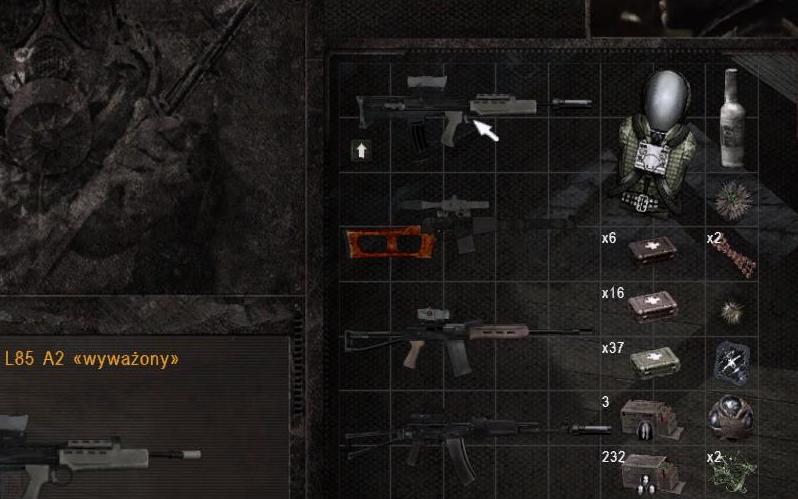Image resolution: width=798 pixels, height=499 pixels.
Task: Select the vodka bottle item
Action: pos(734,118)
